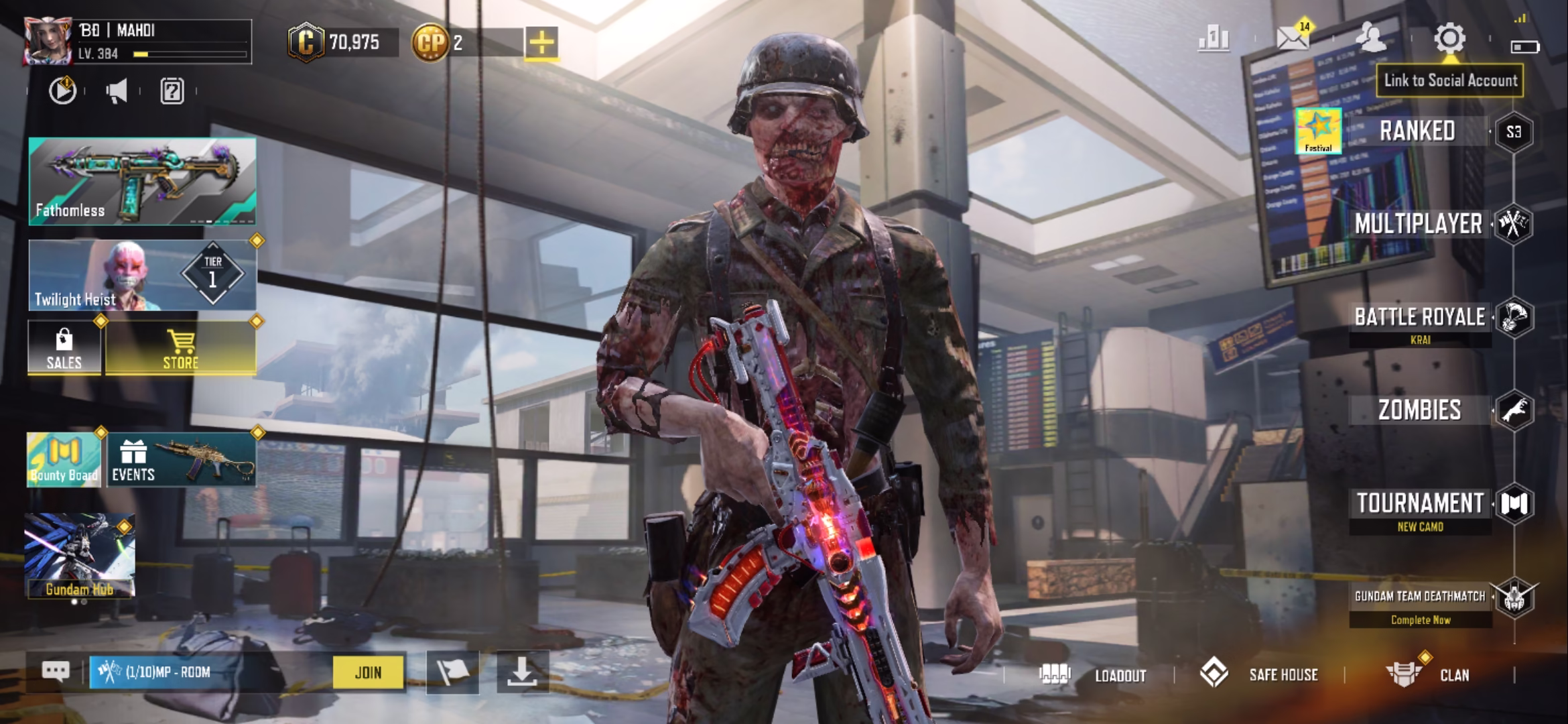View the Fathomless weapon banner

(142, 181)
